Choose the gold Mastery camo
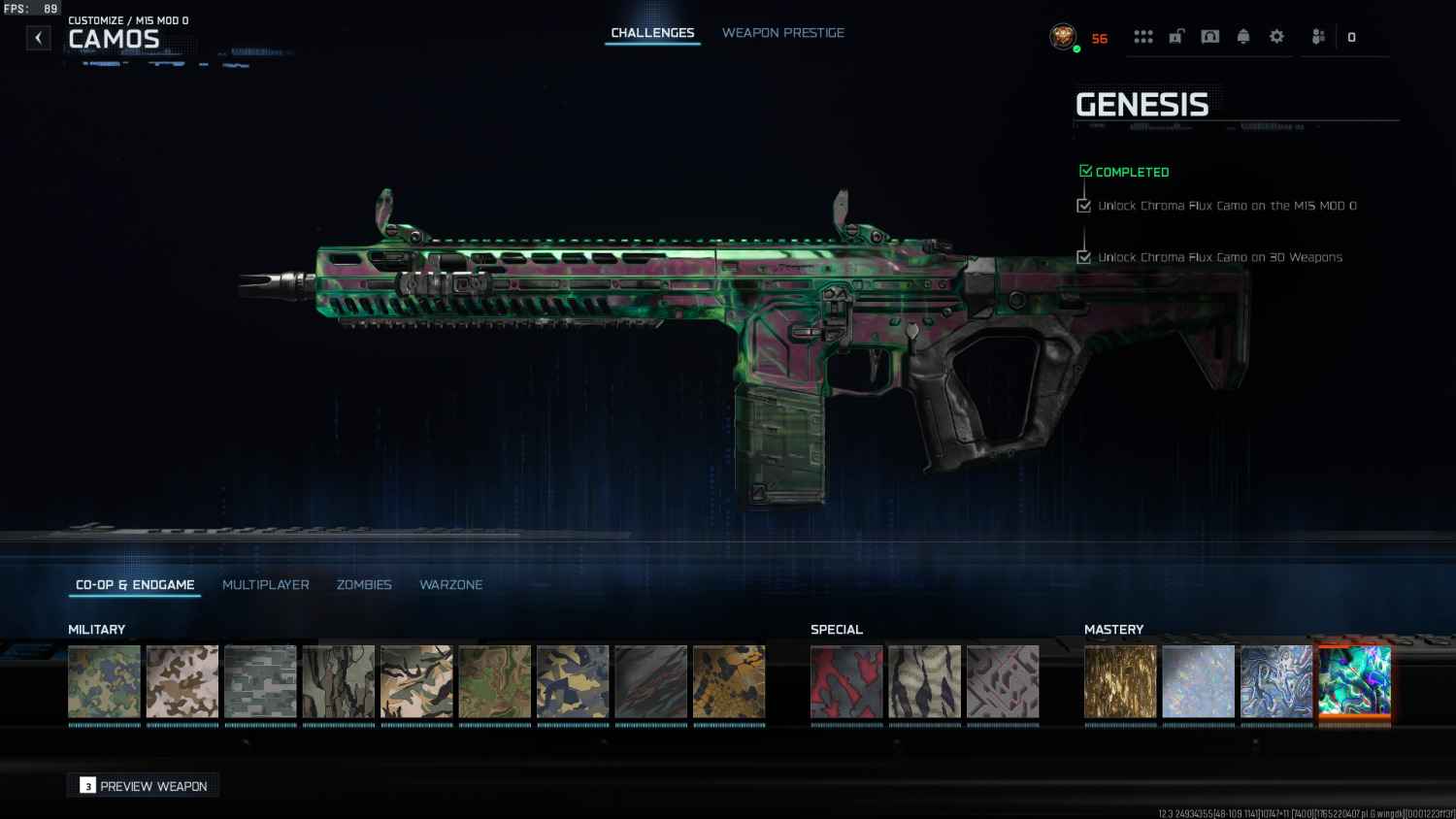The height and width of the screenshot is (819, 1456). 1120,681
